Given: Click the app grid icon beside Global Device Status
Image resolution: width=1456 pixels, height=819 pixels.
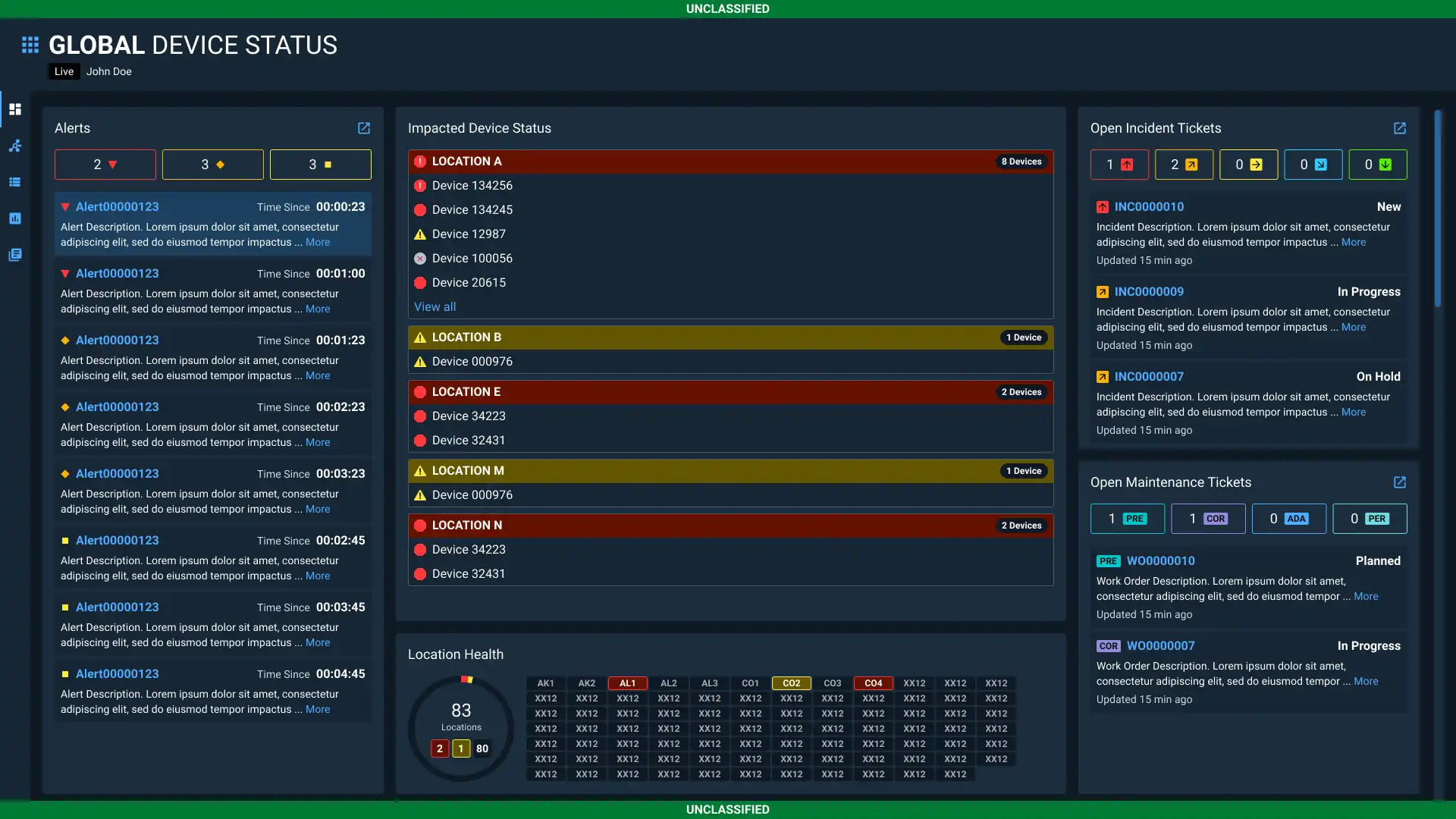Looking at the screenshot, I should [x=30, y=44].
